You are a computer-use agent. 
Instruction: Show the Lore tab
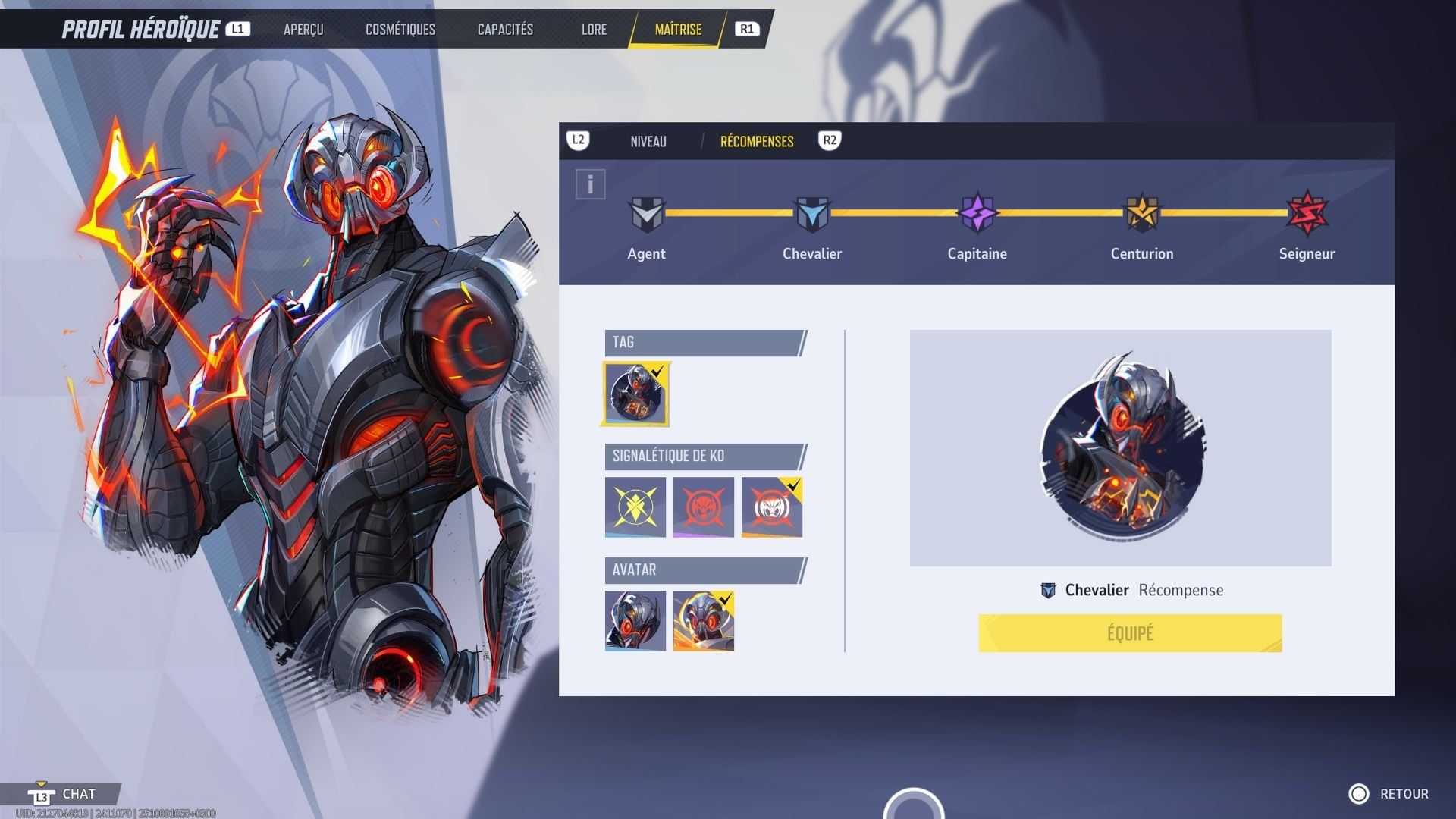pos(594,30)
